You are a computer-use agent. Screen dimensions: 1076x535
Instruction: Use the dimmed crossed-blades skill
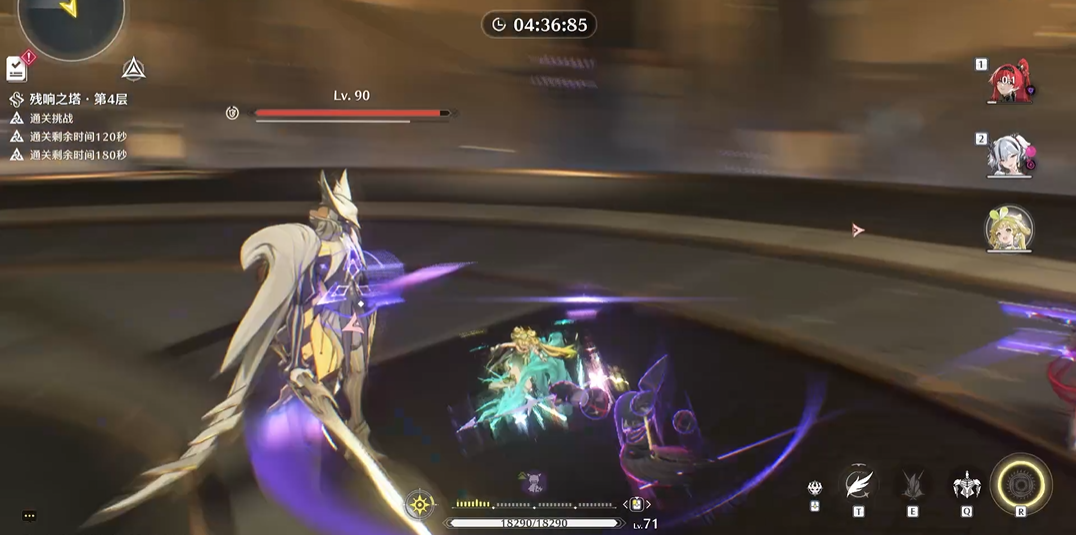point(912,486)
